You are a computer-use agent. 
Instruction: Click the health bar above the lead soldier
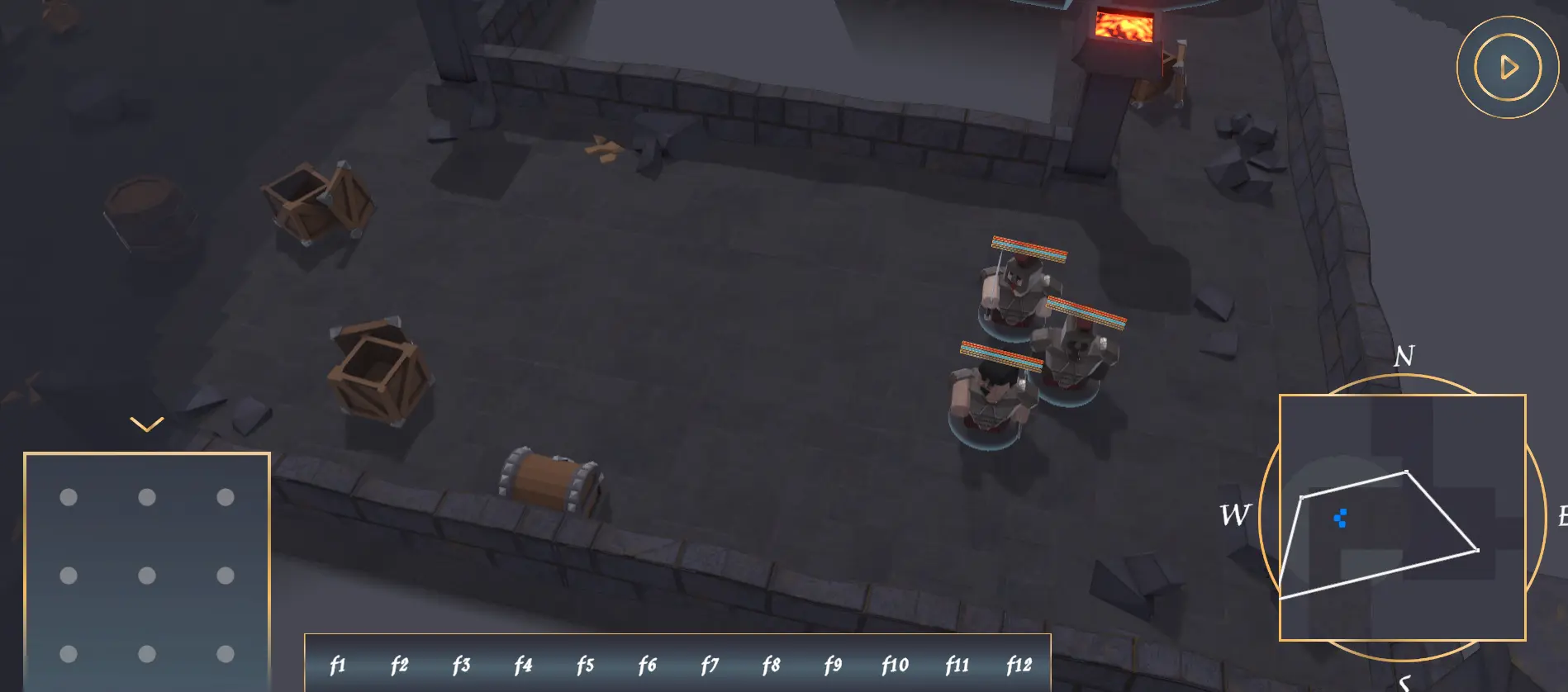1027,246
